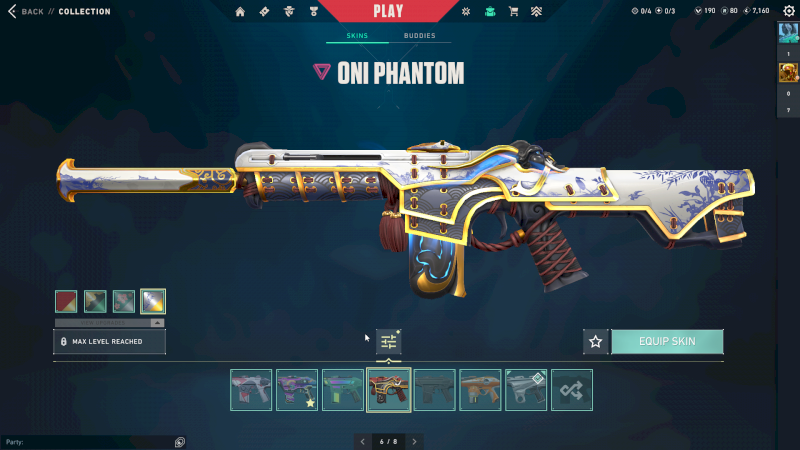Select the starred purple Phantom skin thumbnail
This screenshot has width=800, height=450.
click(297, 390)
